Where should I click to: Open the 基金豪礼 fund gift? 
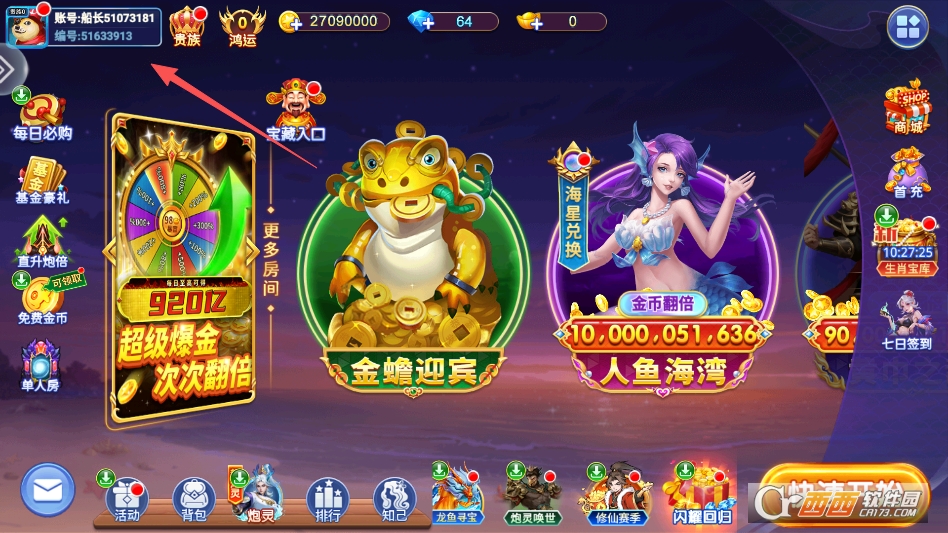click(42, 182)
